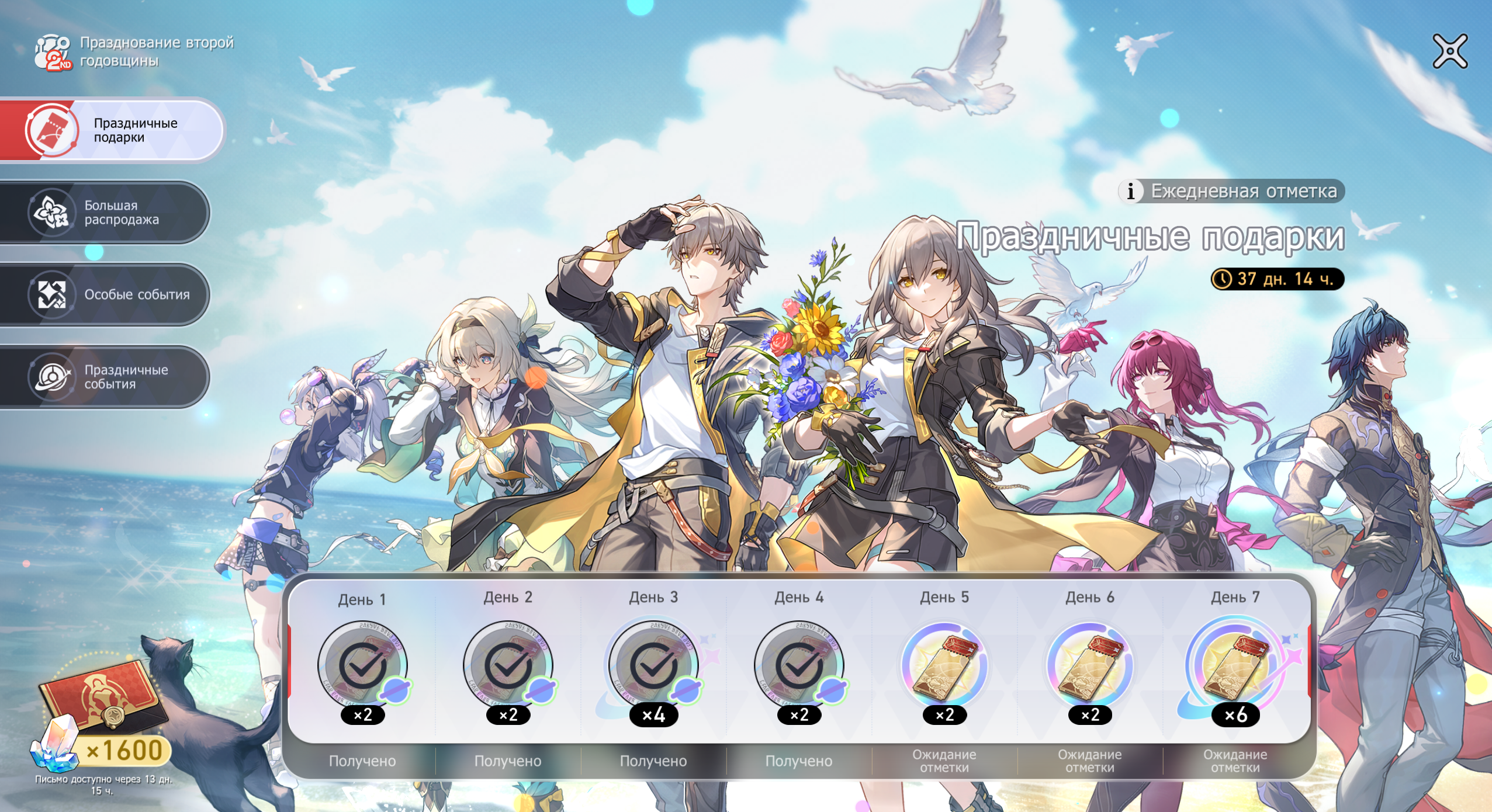Viewport: 1492px width, 812px height.
Task: Inspect the День 5 golden ticket reward
Action: [x=944, y=666]
